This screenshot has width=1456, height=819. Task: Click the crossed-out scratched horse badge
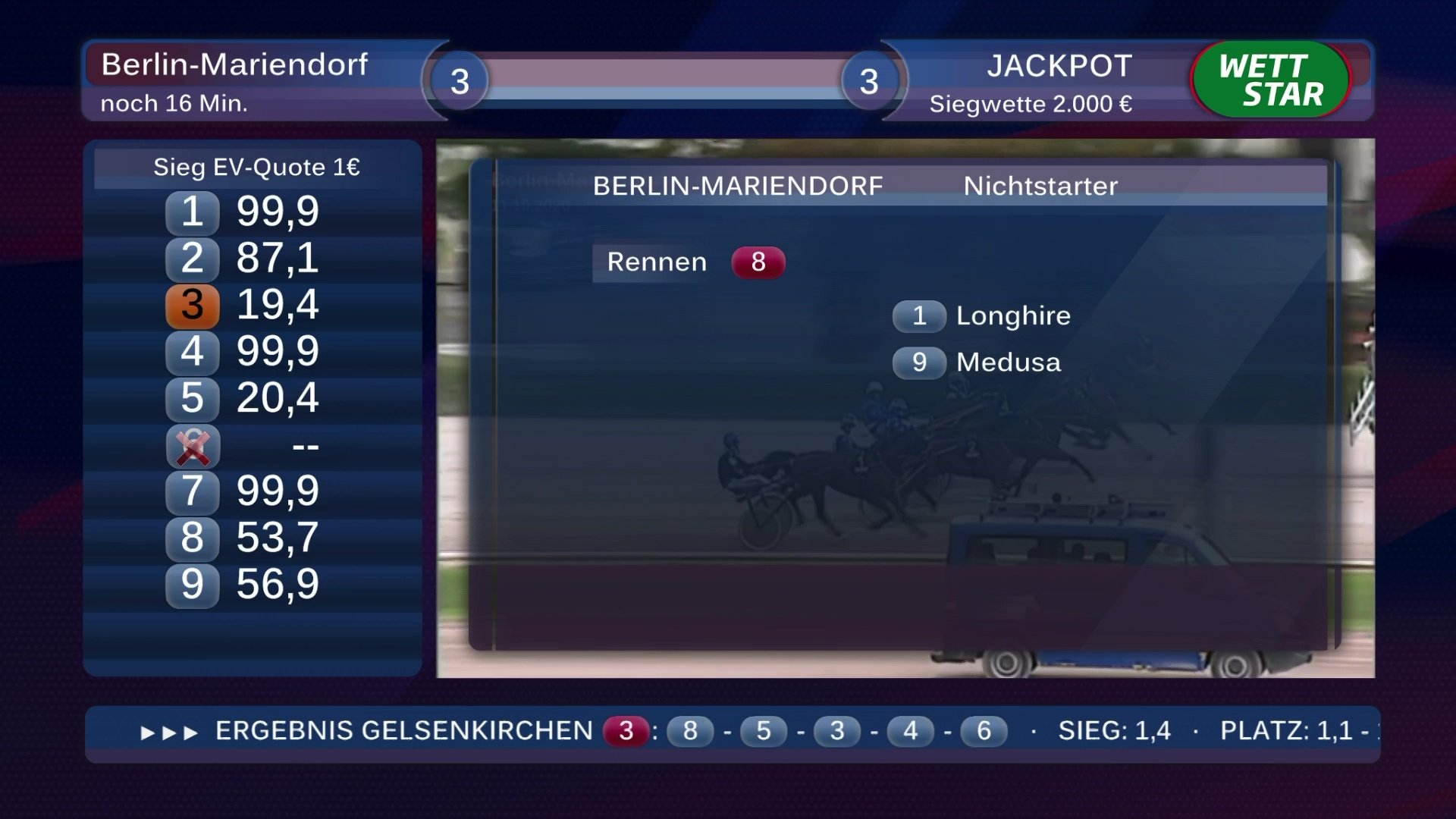[x=193, y=447]
